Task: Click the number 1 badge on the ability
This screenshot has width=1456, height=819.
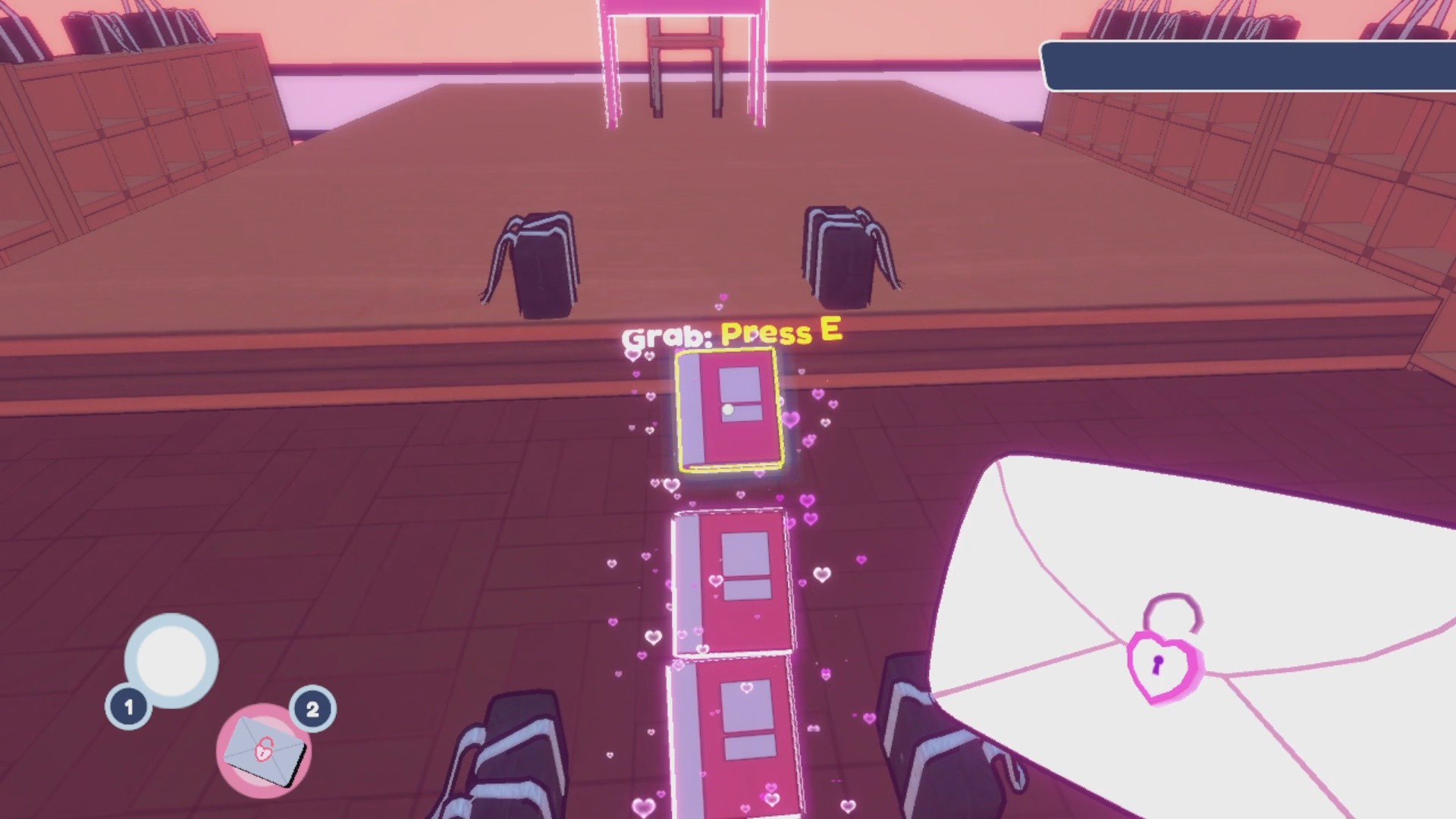Action: [127, 707]
